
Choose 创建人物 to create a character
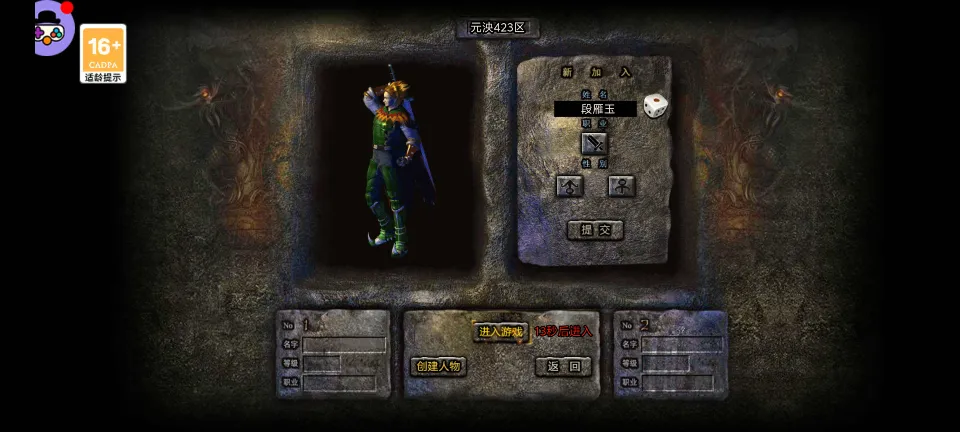[438, 366]
